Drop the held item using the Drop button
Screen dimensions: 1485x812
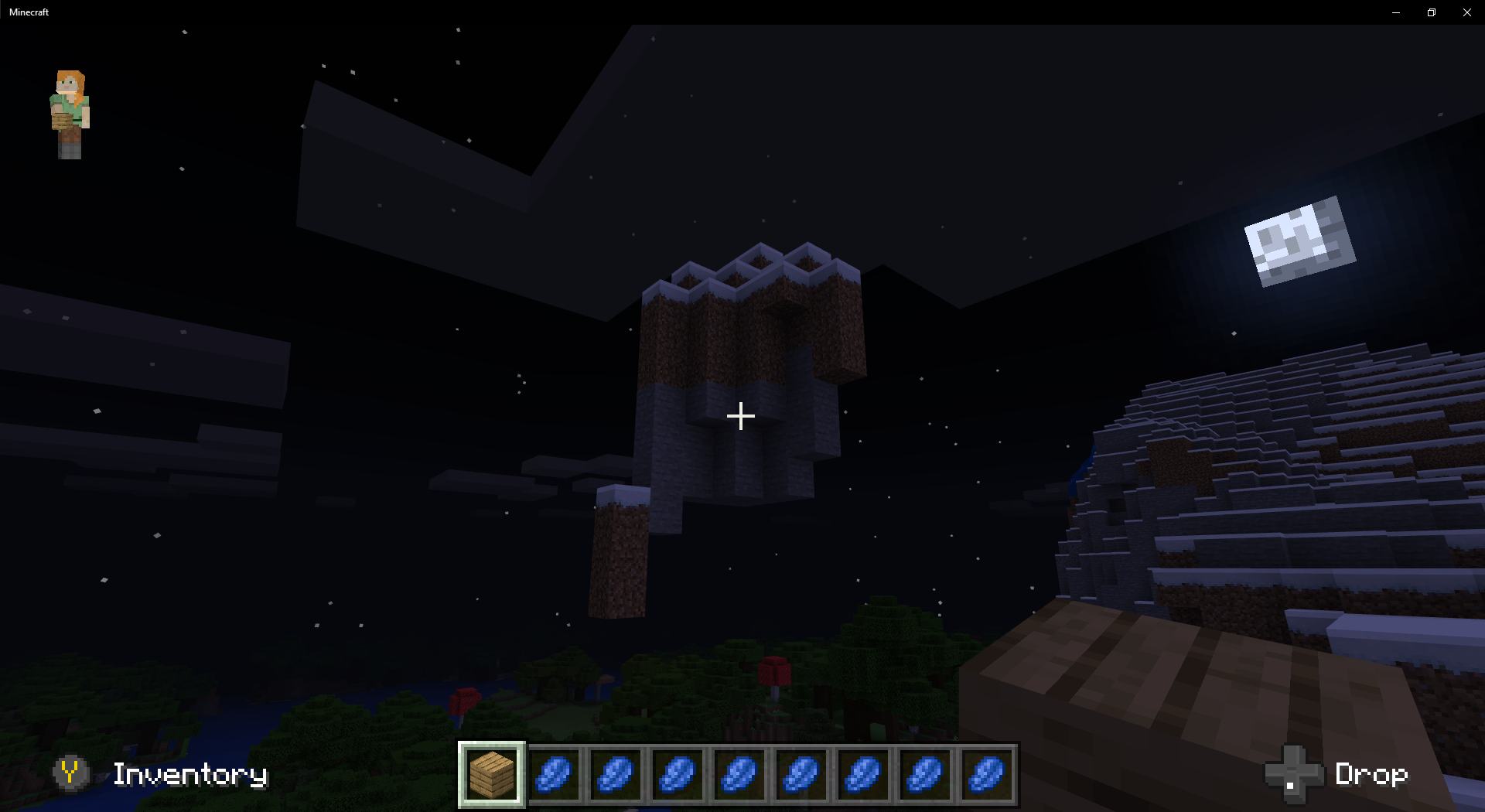click(x=1373, y=774)
